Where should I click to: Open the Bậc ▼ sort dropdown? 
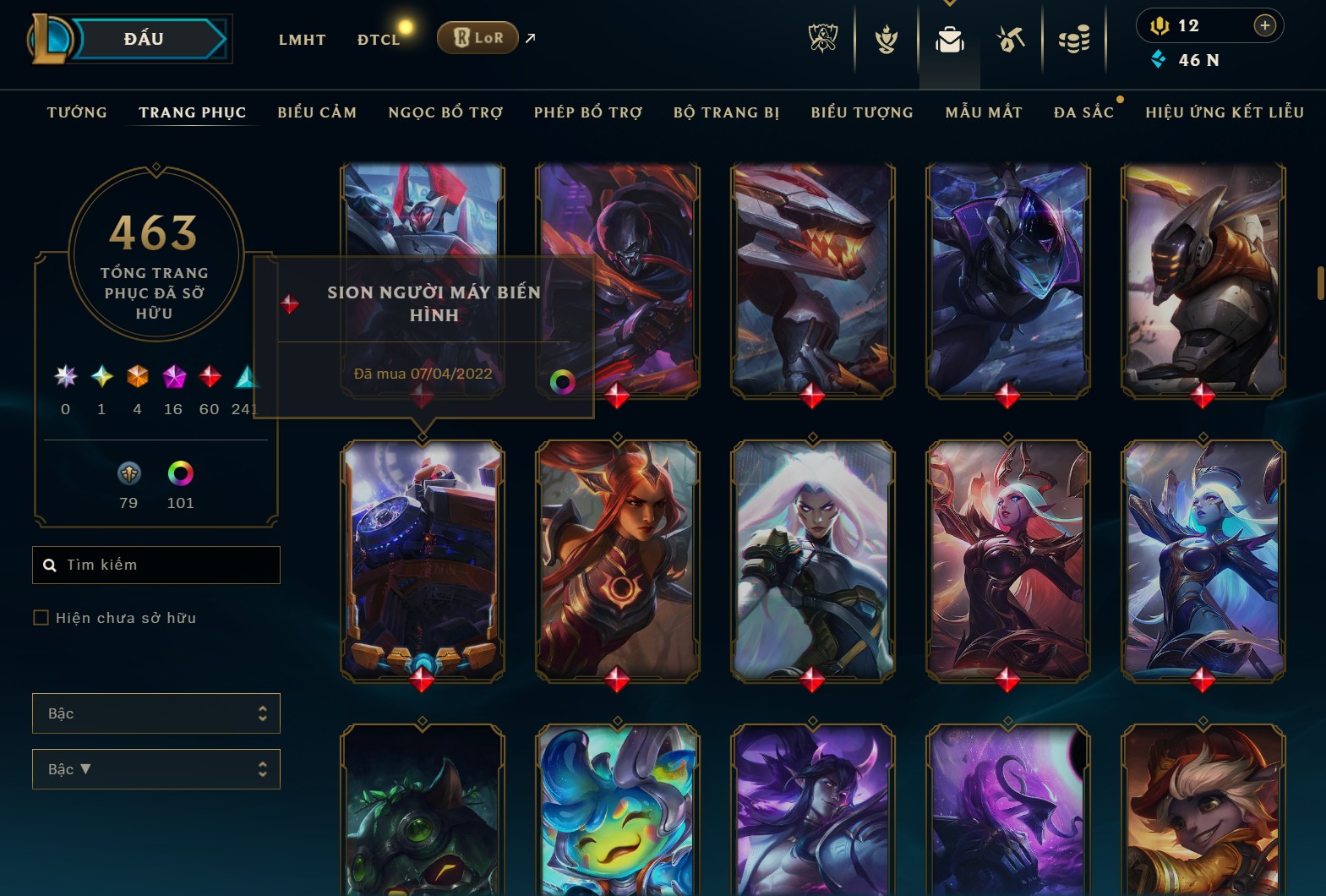coord(156,769)
